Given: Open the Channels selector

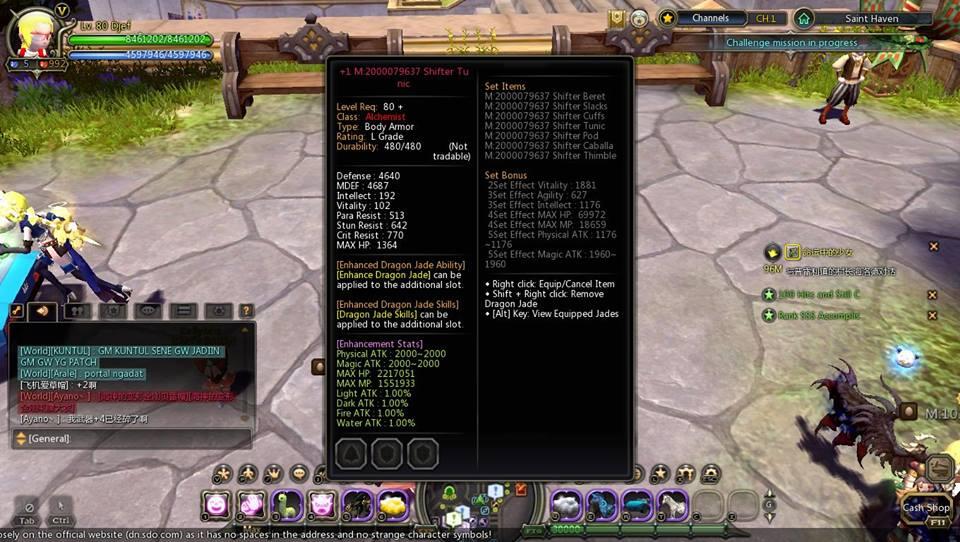Looking at the screenshot, I should pos(712,18).
